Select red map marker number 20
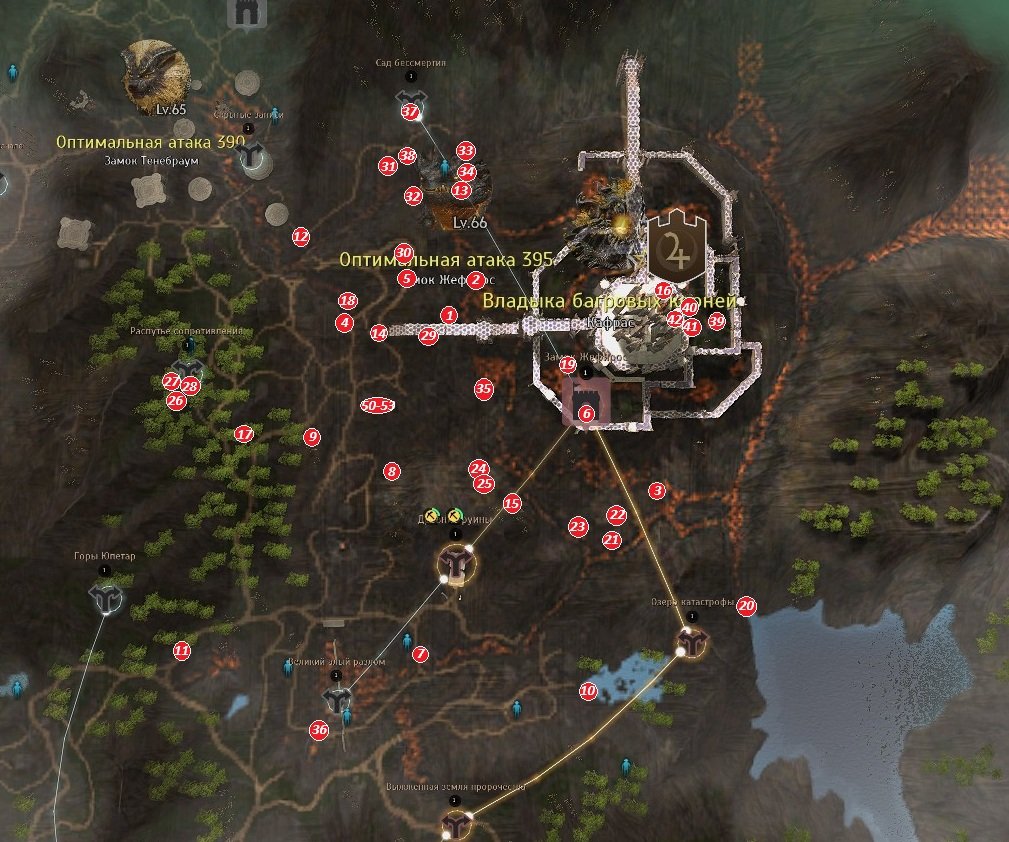This screenshot has height=842, width=1009. (x=746, y=606)
